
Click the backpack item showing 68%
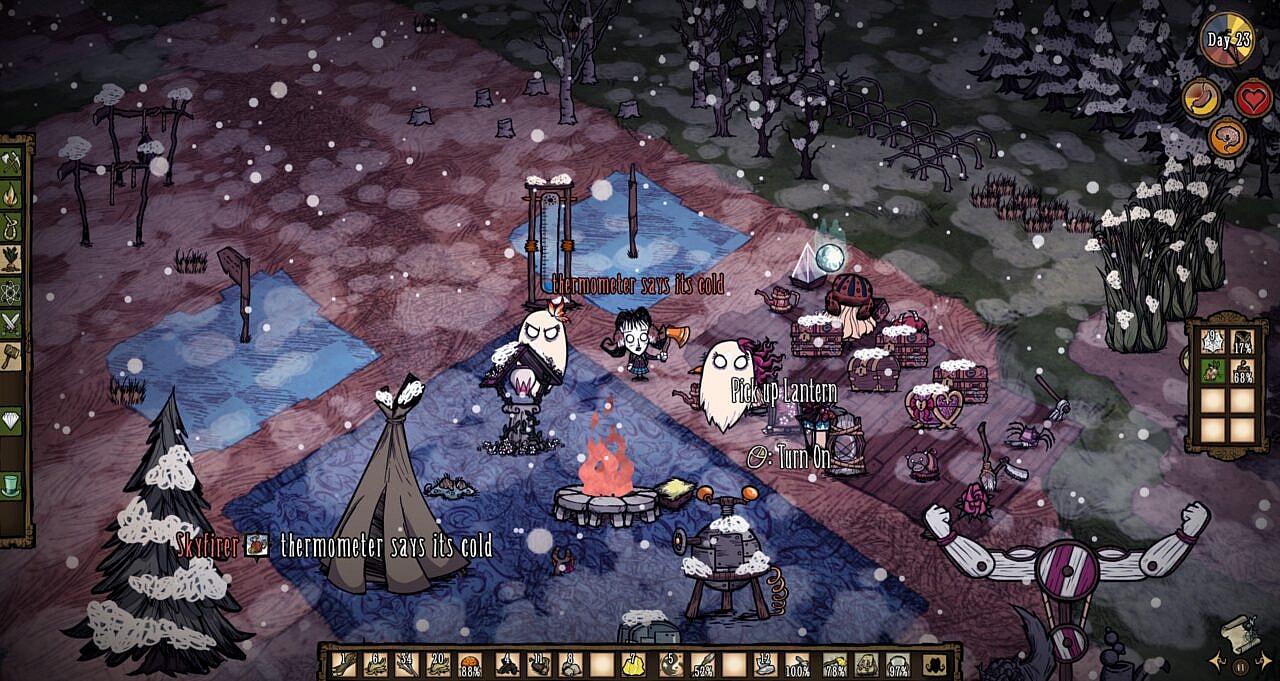click(1243, 370)
